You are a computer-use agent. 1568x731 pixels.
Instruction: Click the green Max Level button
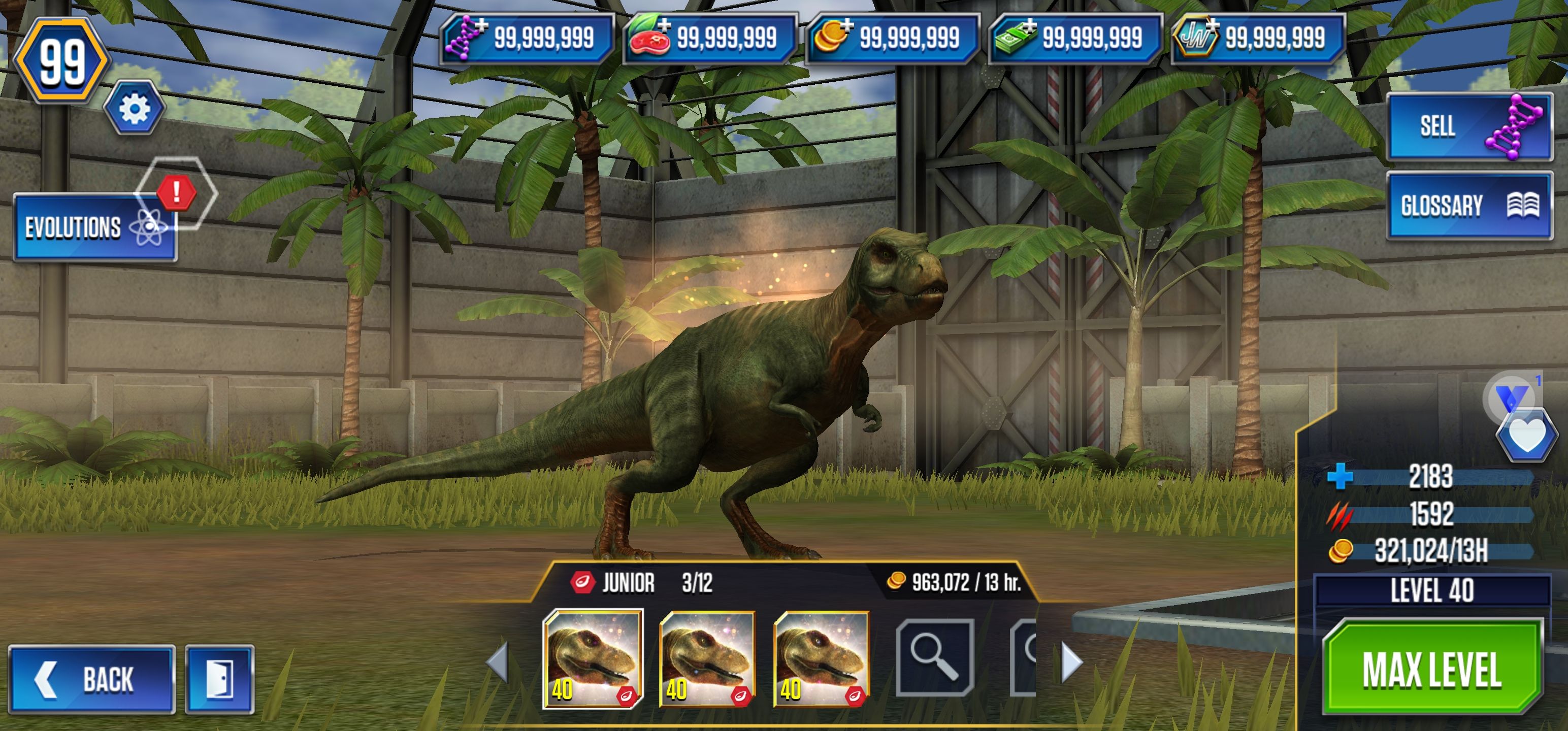(1431, 670)
